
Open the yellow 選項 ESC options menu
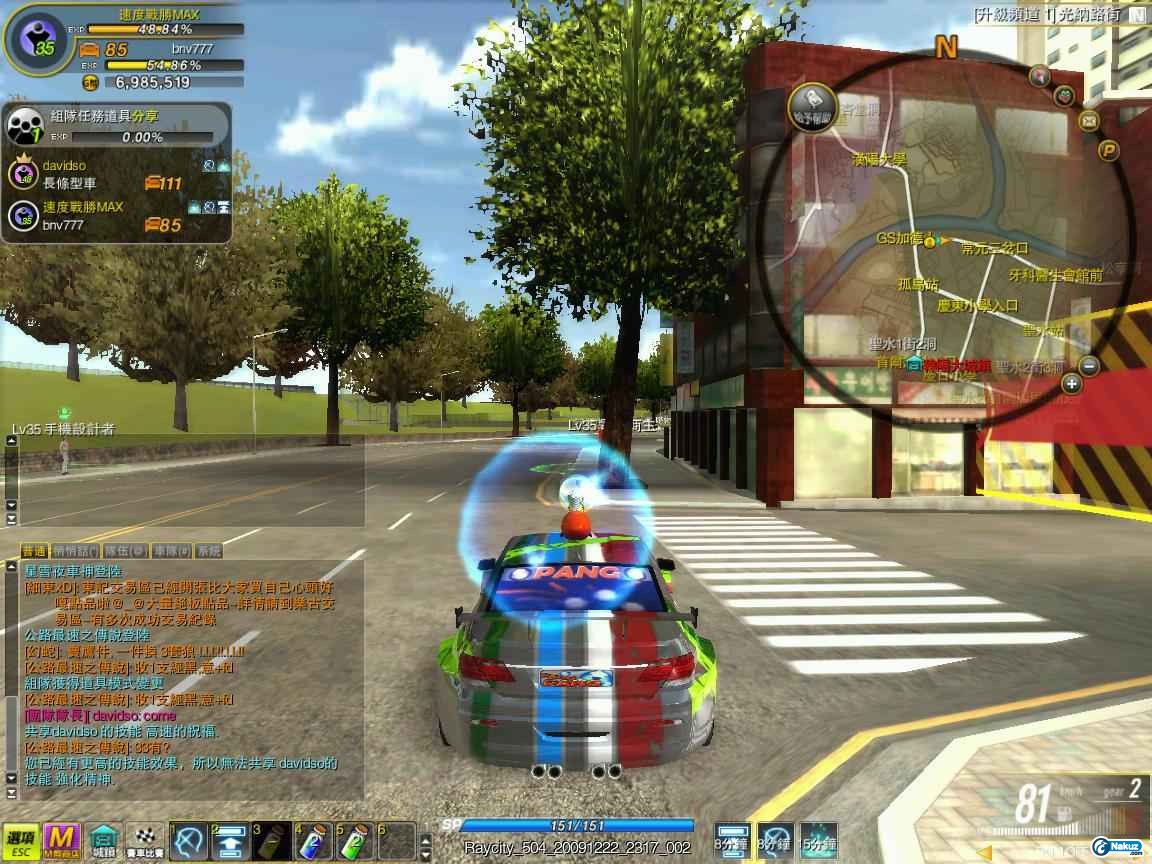tap(19, 842)
